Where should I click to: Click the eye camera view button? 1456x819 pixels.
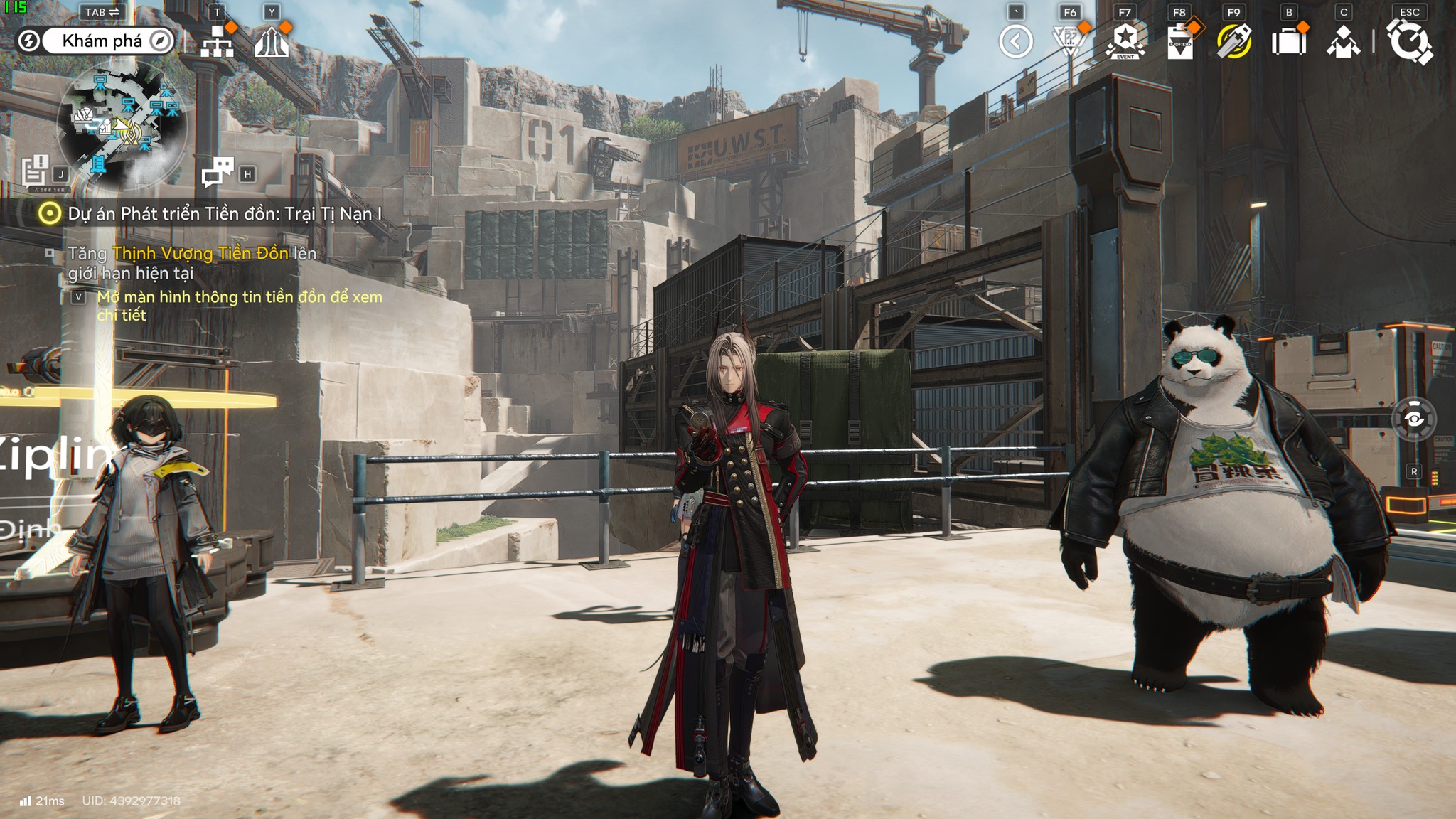pyautogui.click(x=1413, y=419)
